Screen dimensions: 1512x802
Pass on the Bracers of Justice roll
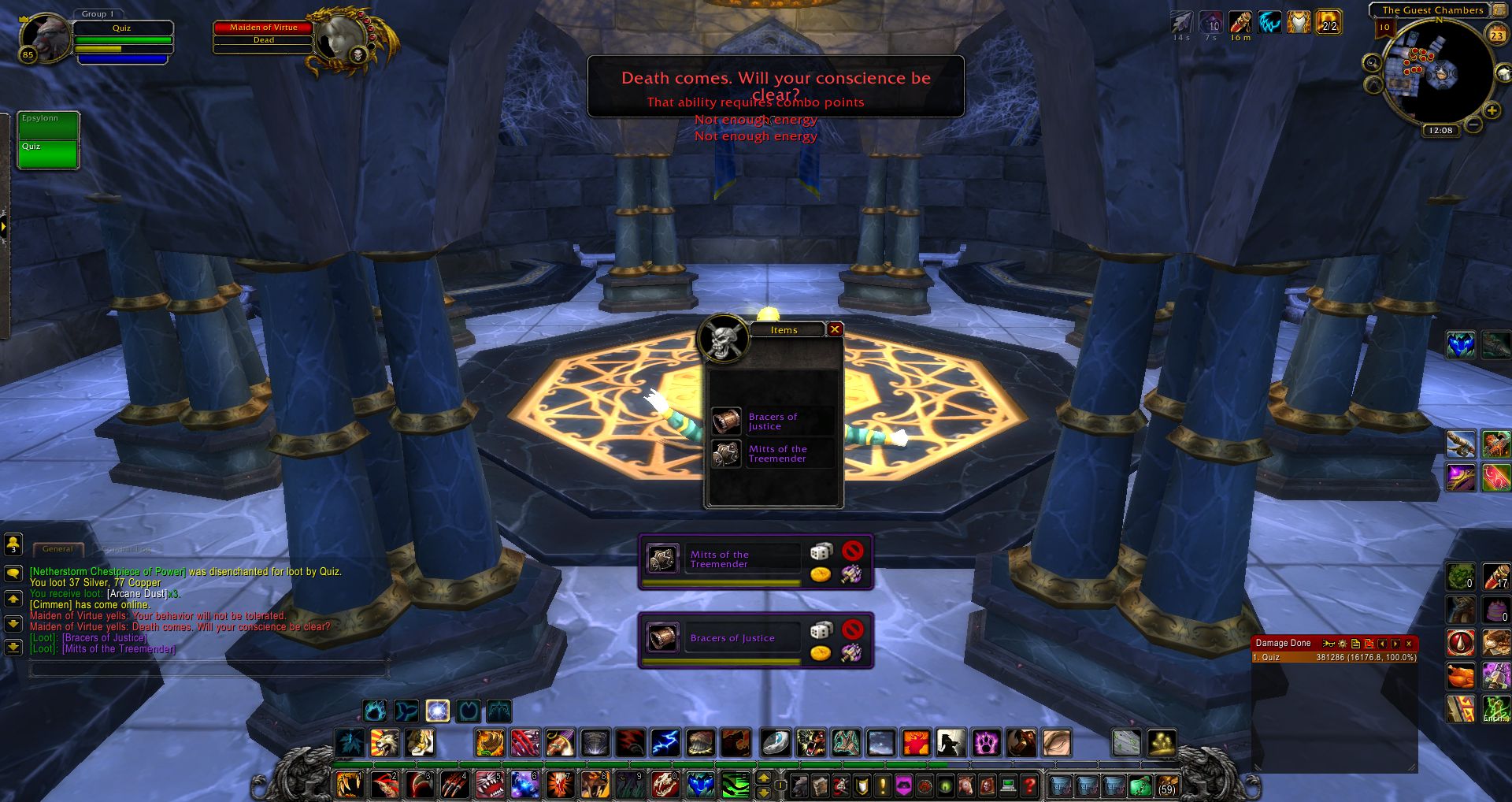coord(852,629)
